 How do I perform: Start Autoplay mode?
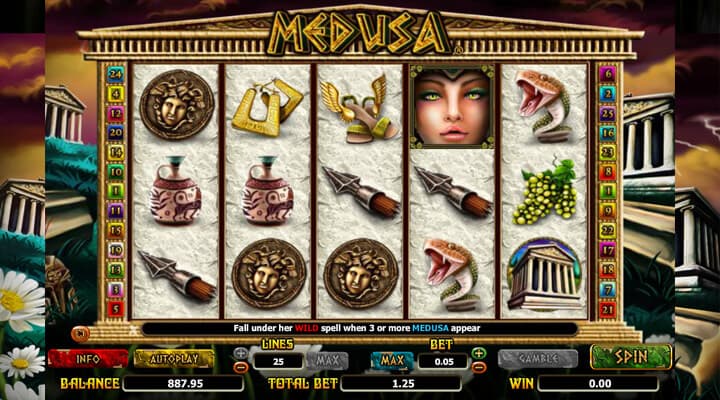(174, 358)
